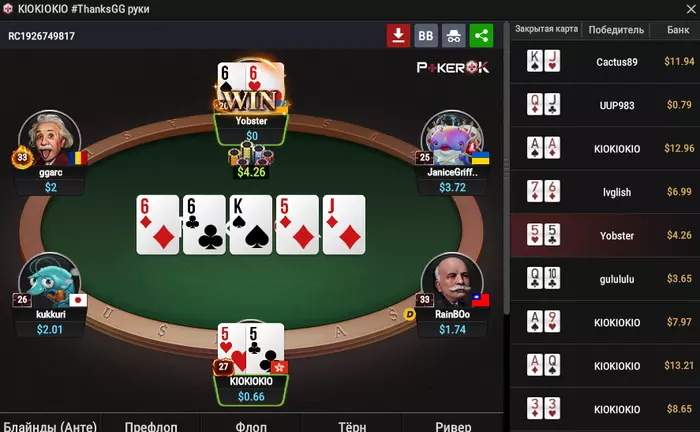Show the Флоп stage
Image resolution: width=700 pixels, height=432 pixels.
[252, 424]
